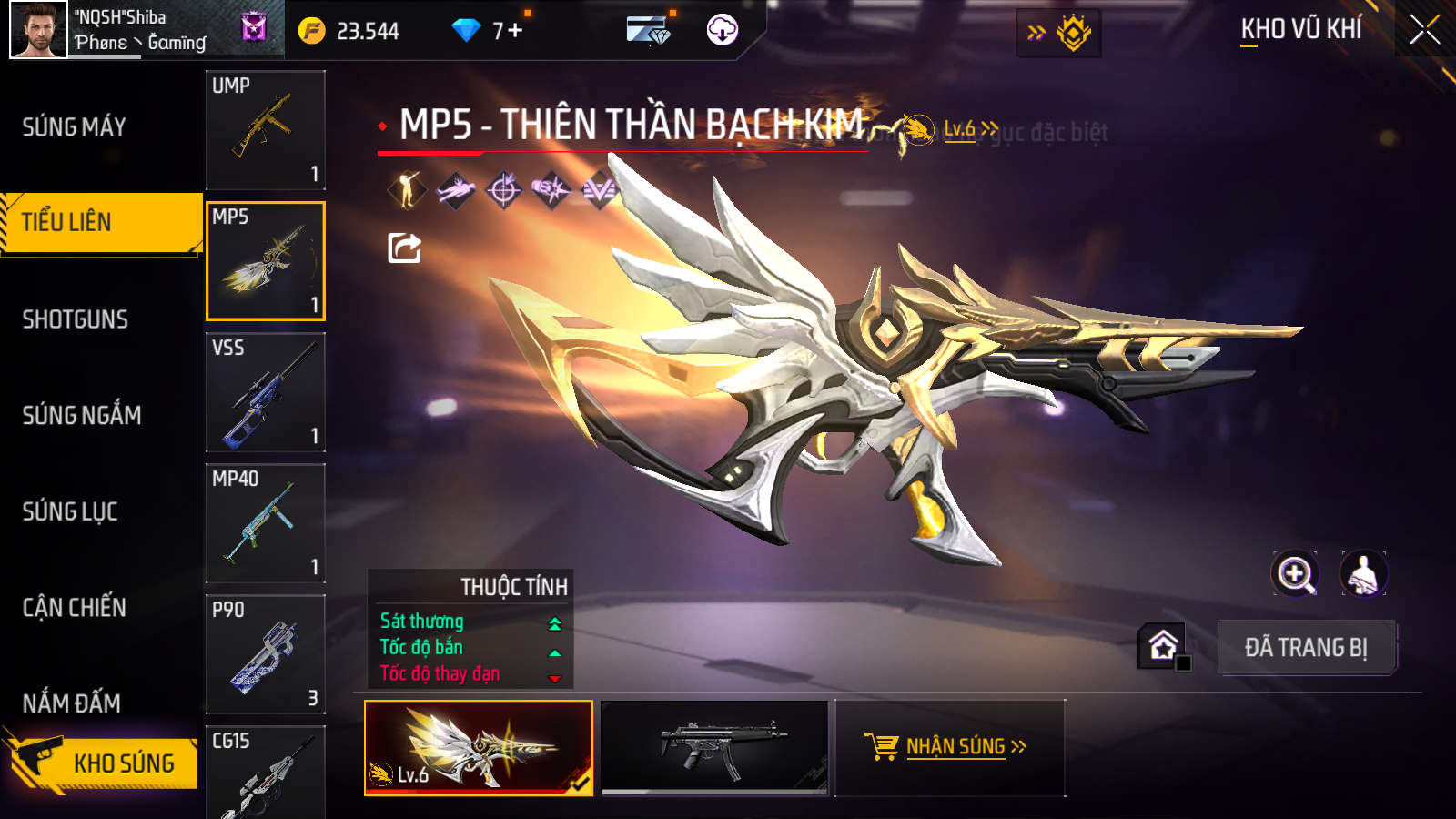
Task: Select the VSS weapon slot
Action: pyautogui.click(x=265, y=392)
